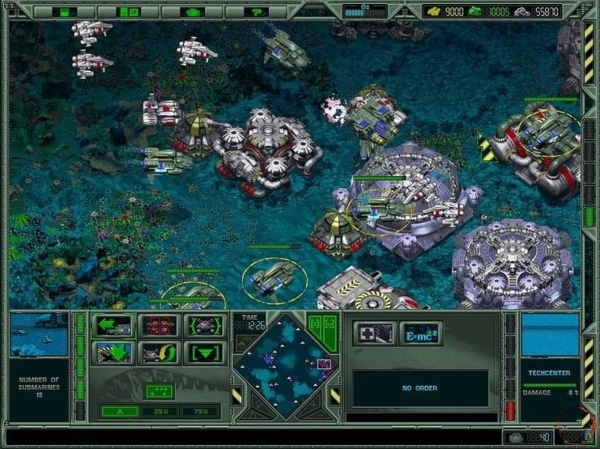Click the rotating arrows patrol command

pos(160,352)
